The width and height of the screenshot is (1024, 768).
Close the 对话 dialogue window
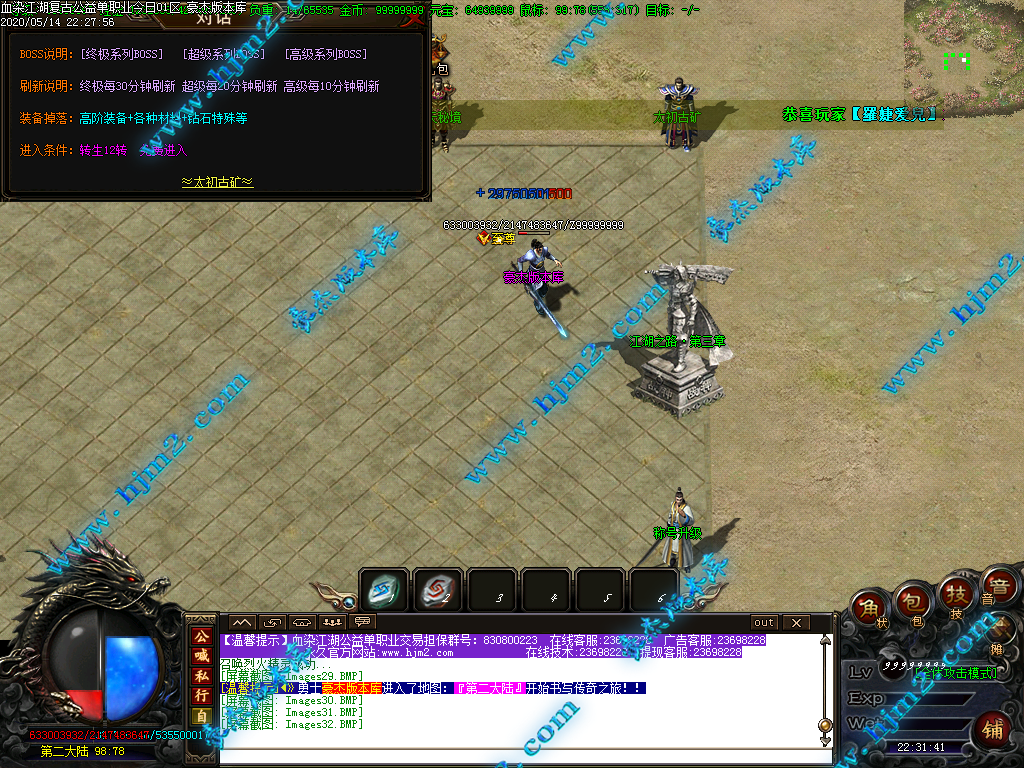[x=413, y=18]
